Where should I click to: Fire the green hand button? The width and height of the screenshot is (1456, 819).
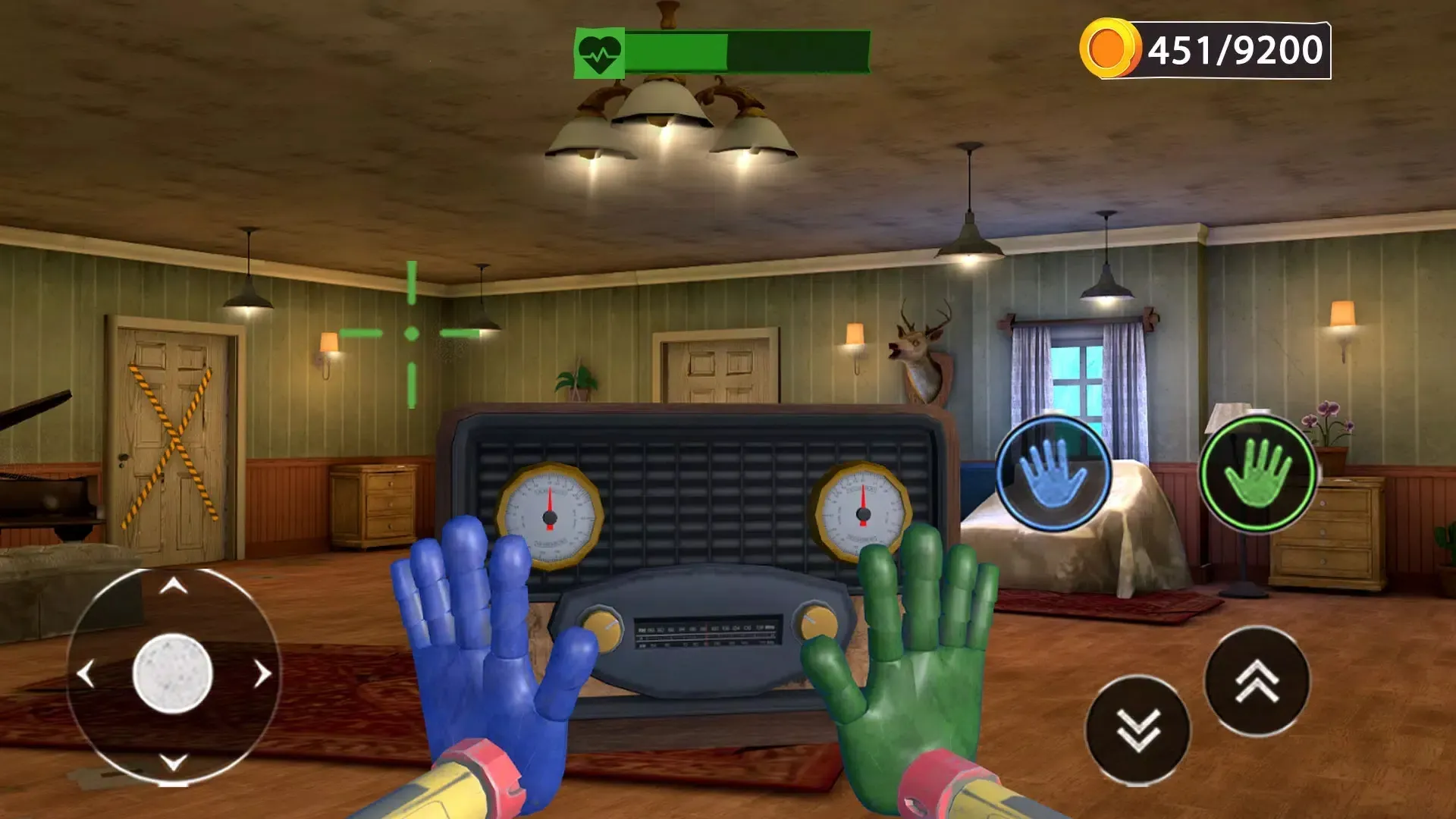pos(1258,473)
